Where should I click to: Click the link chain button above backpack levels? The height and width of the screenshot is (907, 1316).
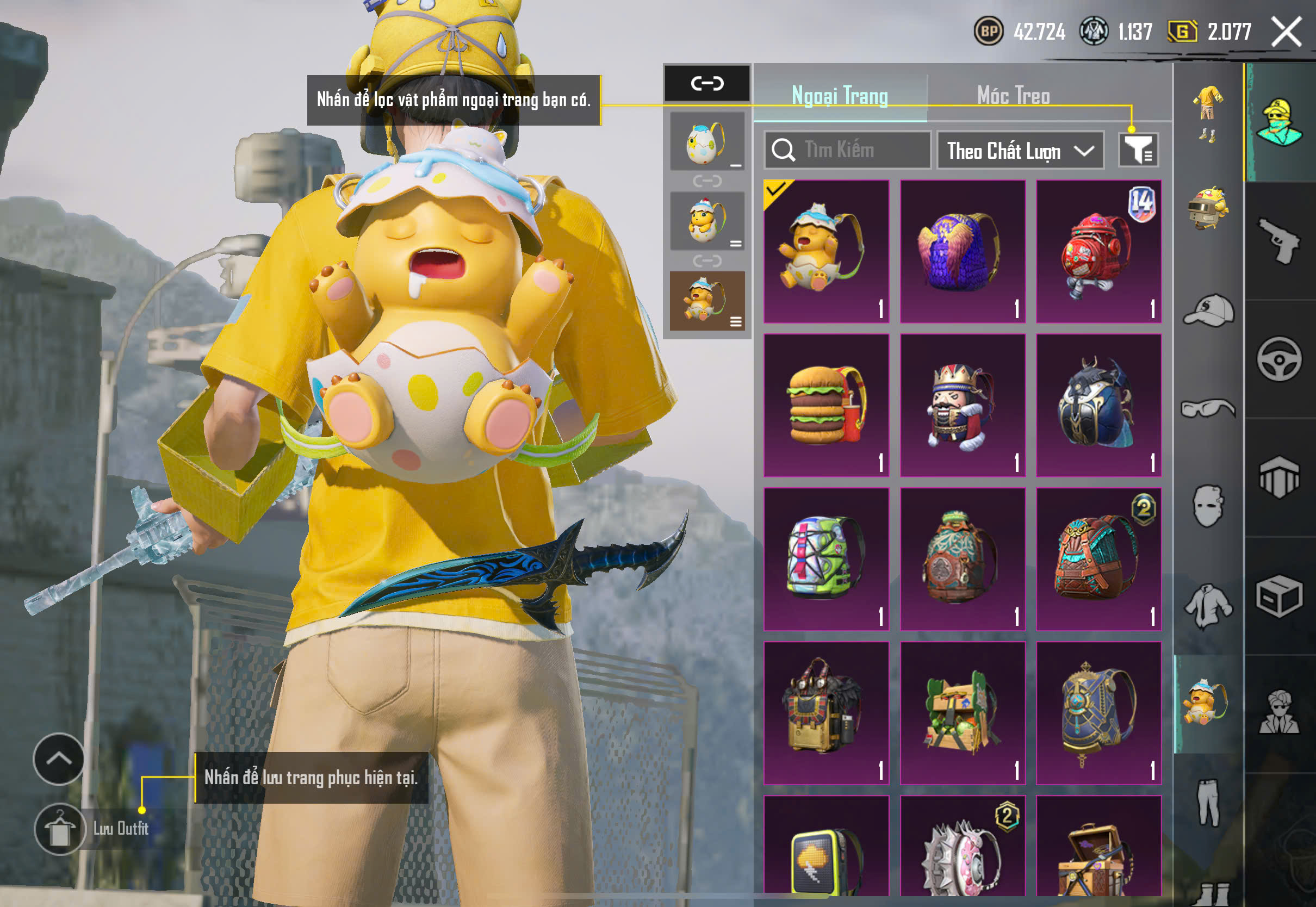(x=707, y=84)
